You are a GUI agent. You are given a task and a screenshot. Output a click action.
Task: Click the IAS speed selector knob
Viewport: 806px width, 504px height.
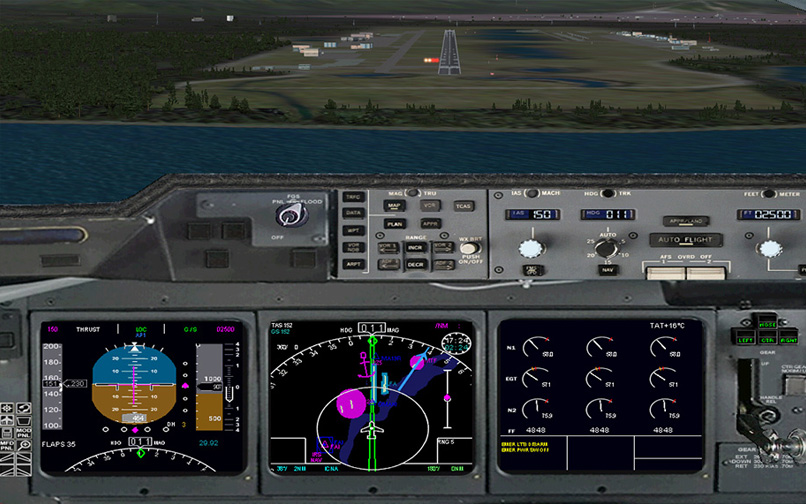point(530,246)
